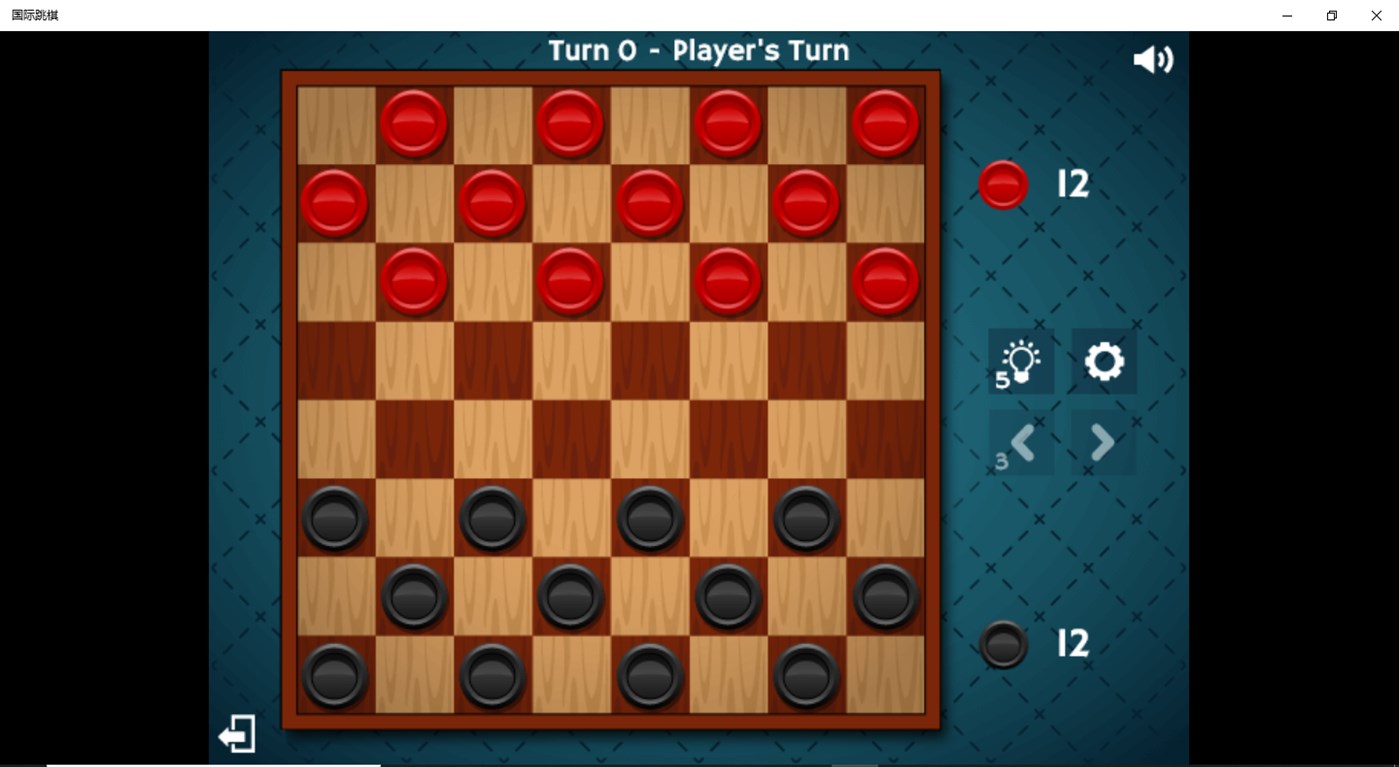
Task: Select the red checker in the top-left corner
Action: pos(413,123)
